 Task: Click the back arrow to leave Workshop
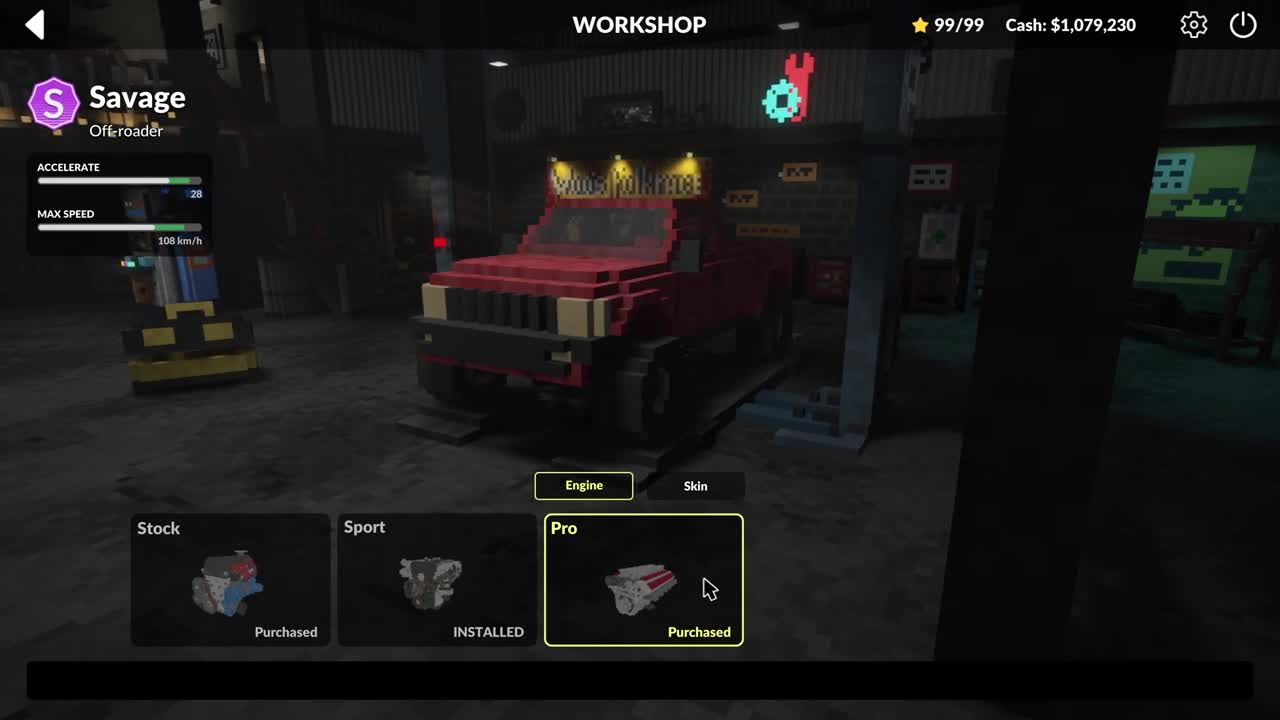pyautogui.click(x=35, y=25)
